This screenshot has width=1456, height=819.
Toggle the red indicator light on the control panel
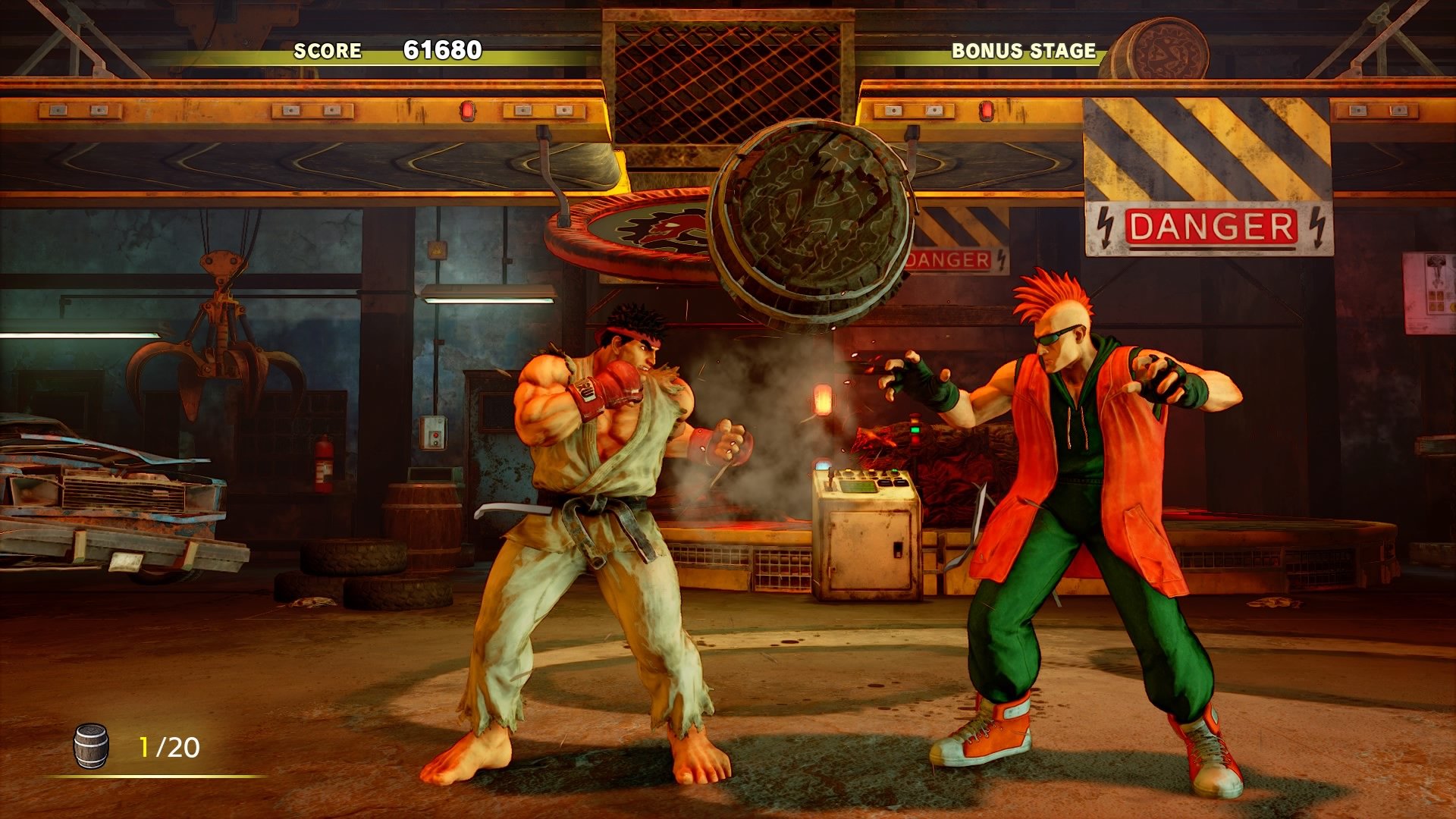coord(915,440)
